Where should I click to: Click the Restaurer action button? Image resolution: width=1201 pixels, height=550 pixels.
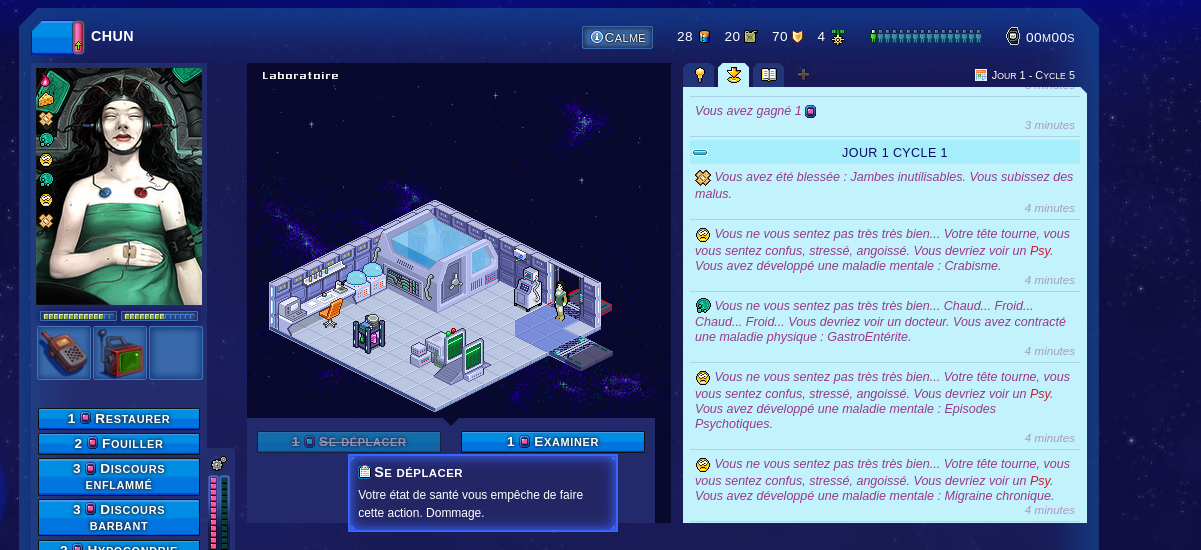tap(119, 419)
